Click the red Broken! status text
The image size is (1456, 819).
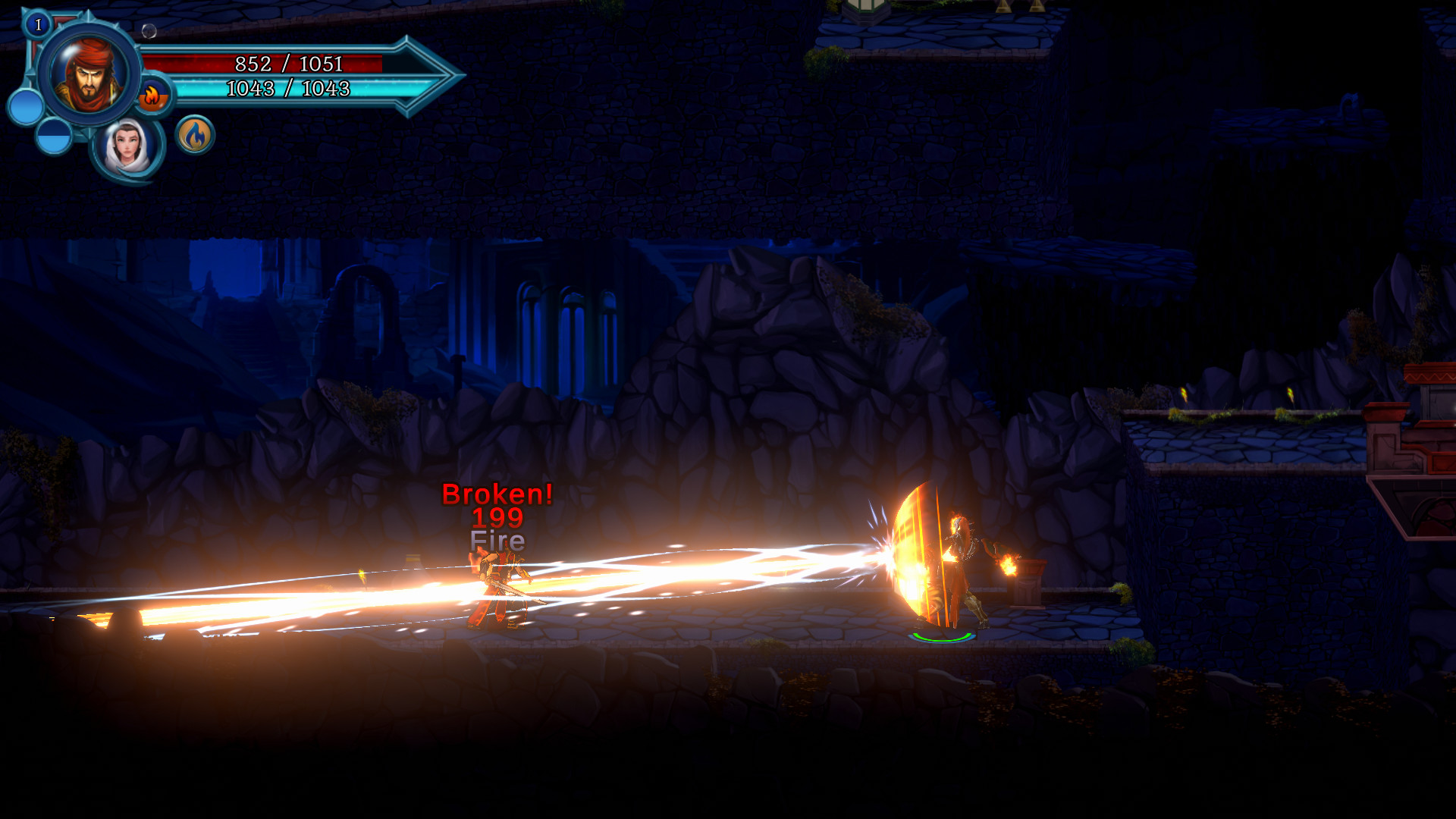pyautogui.click(x=498, y=494)
